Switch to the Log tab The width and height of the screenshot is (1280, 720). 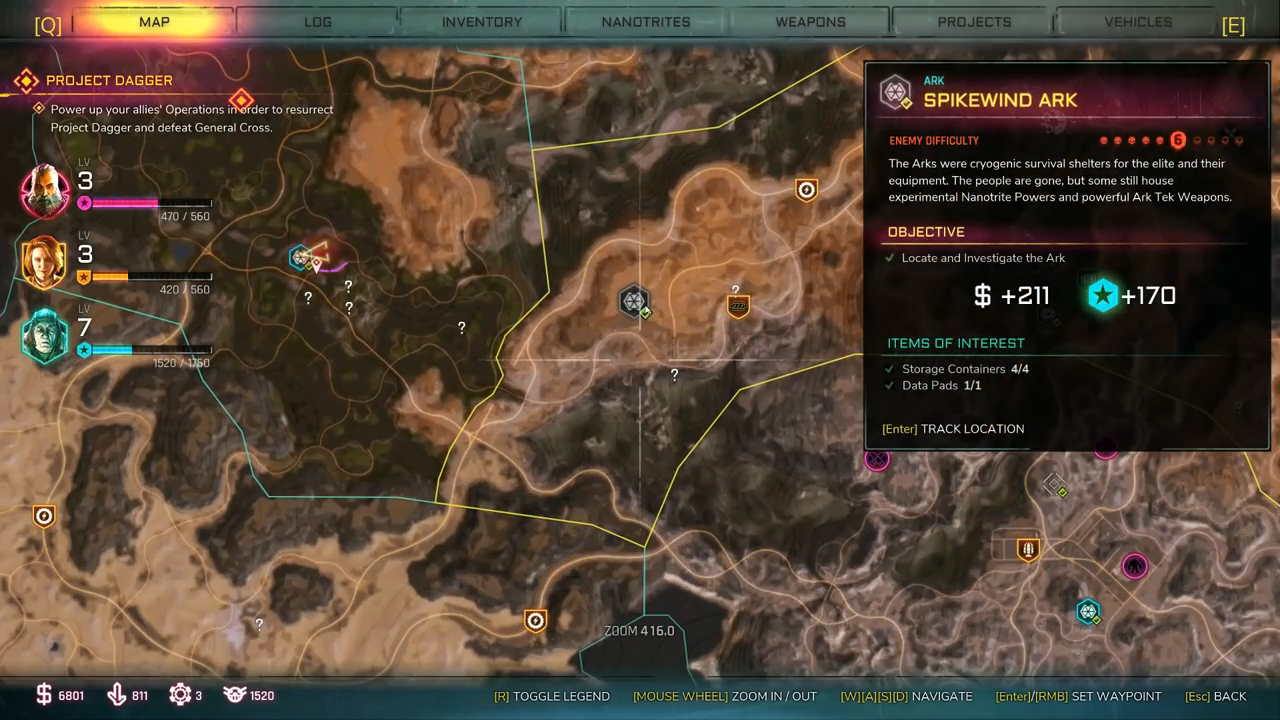click(318, 22)
